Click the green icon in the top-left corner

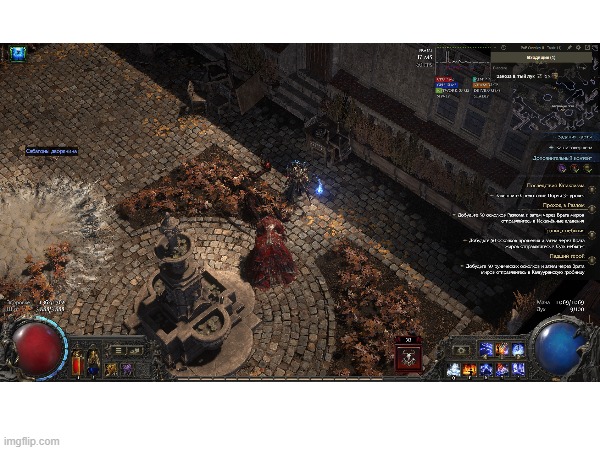(16, 52)
